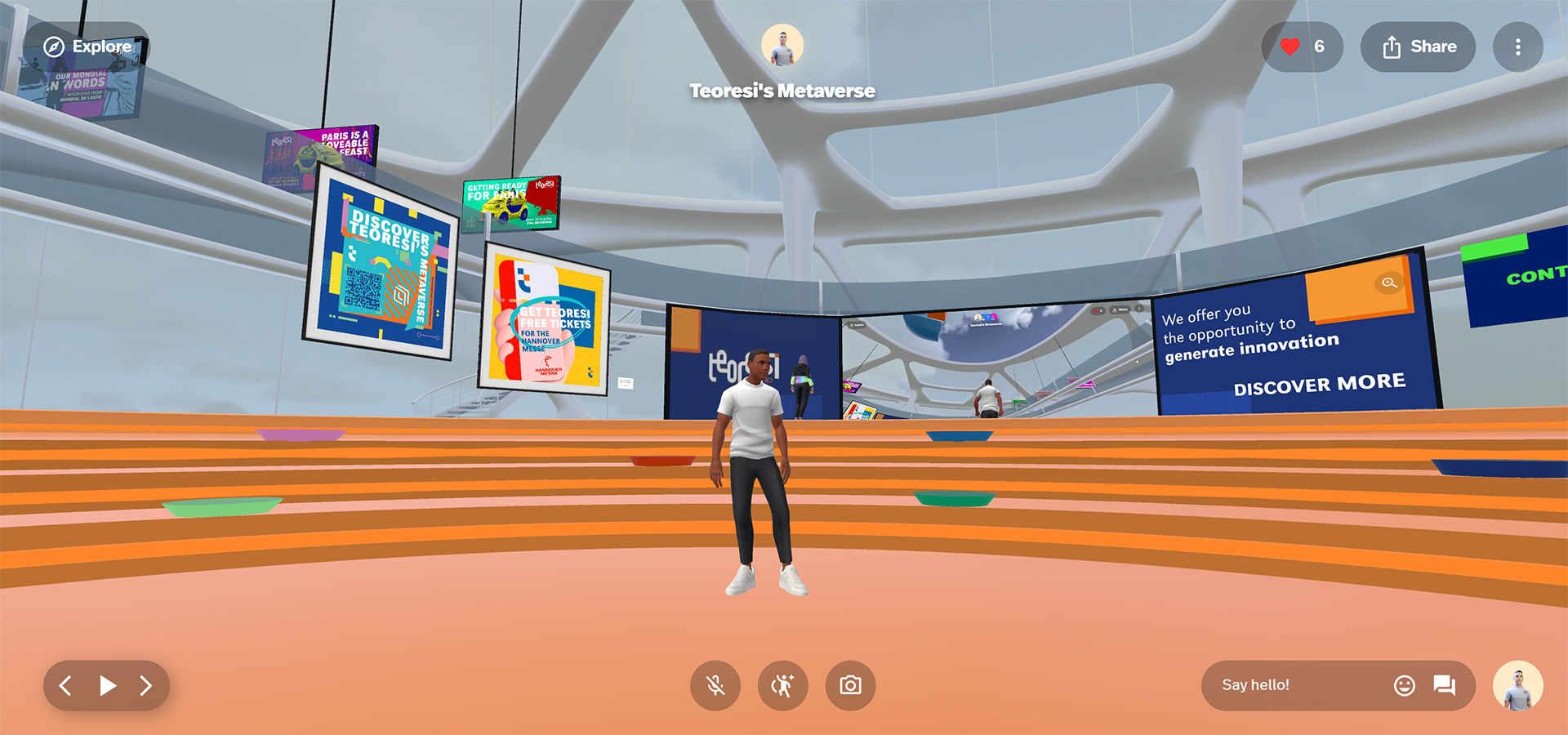This screenshot has height=735, width=1568.
Task: Open the emotes/dance animation menu
Action: pyautogui.click(x=782, y=686)
